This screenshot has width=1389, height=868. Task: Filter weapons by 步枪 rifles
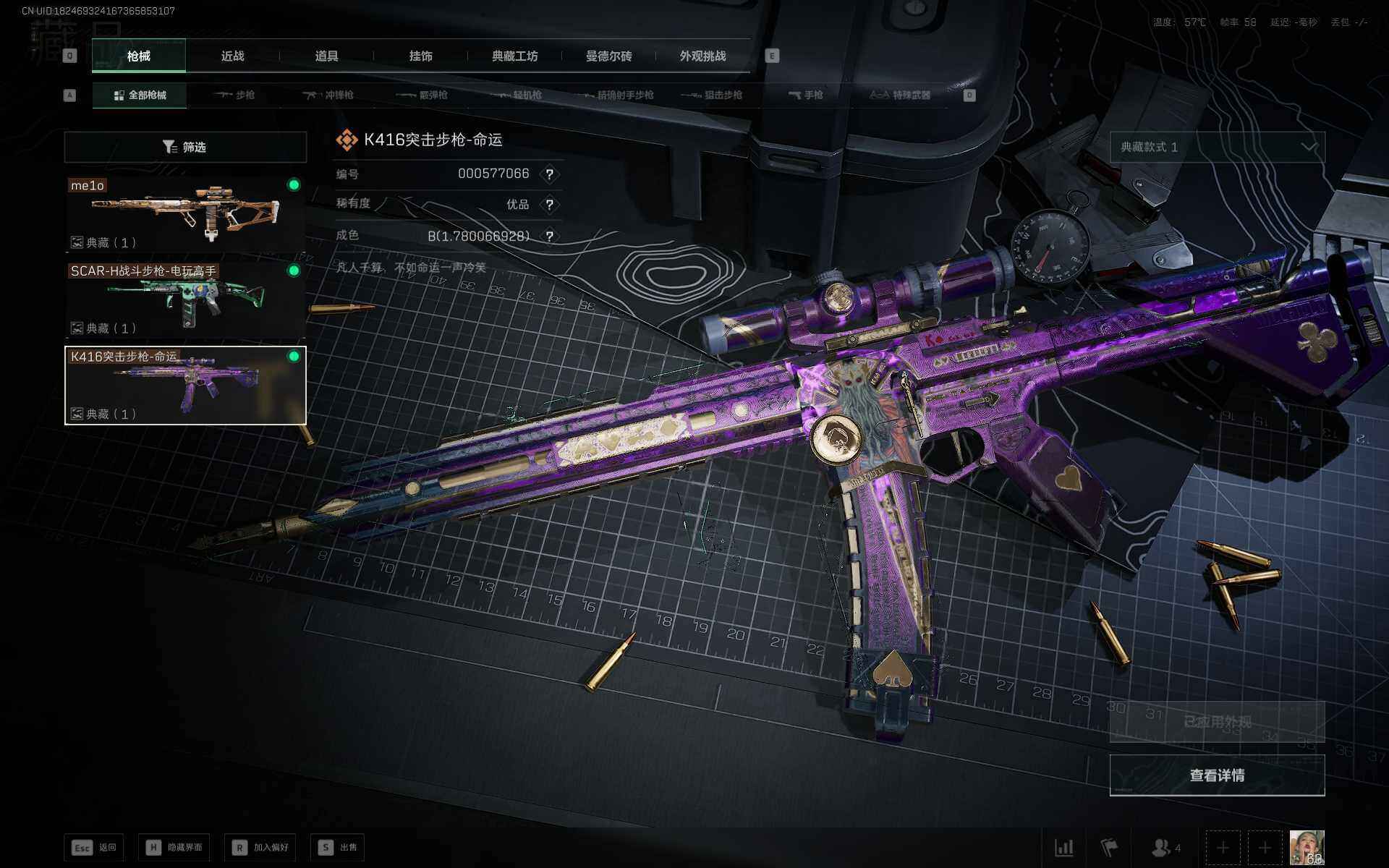(x=235, y=95)
